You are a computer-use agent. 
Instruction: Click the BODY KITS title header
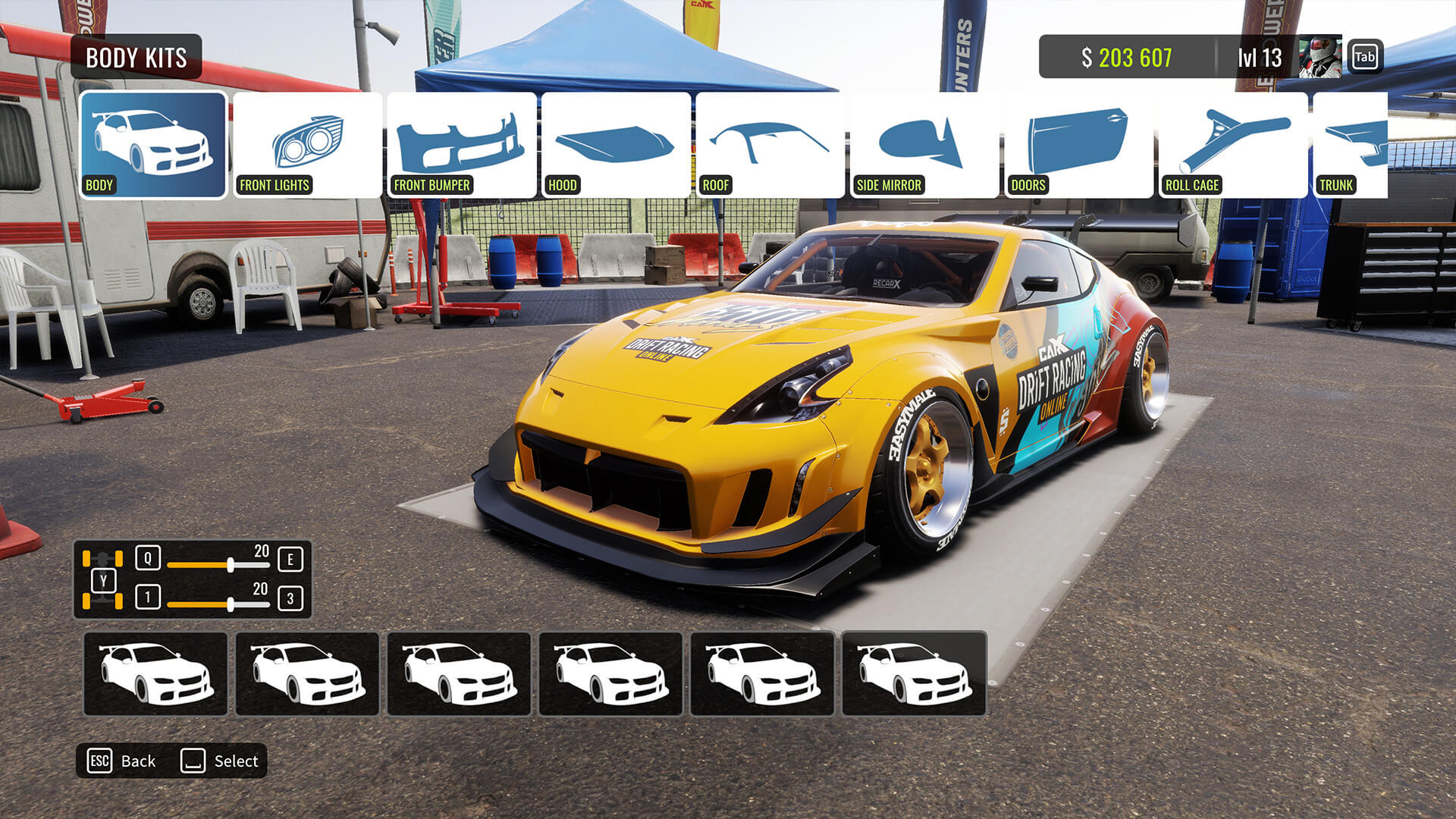[x=135, y=56]
